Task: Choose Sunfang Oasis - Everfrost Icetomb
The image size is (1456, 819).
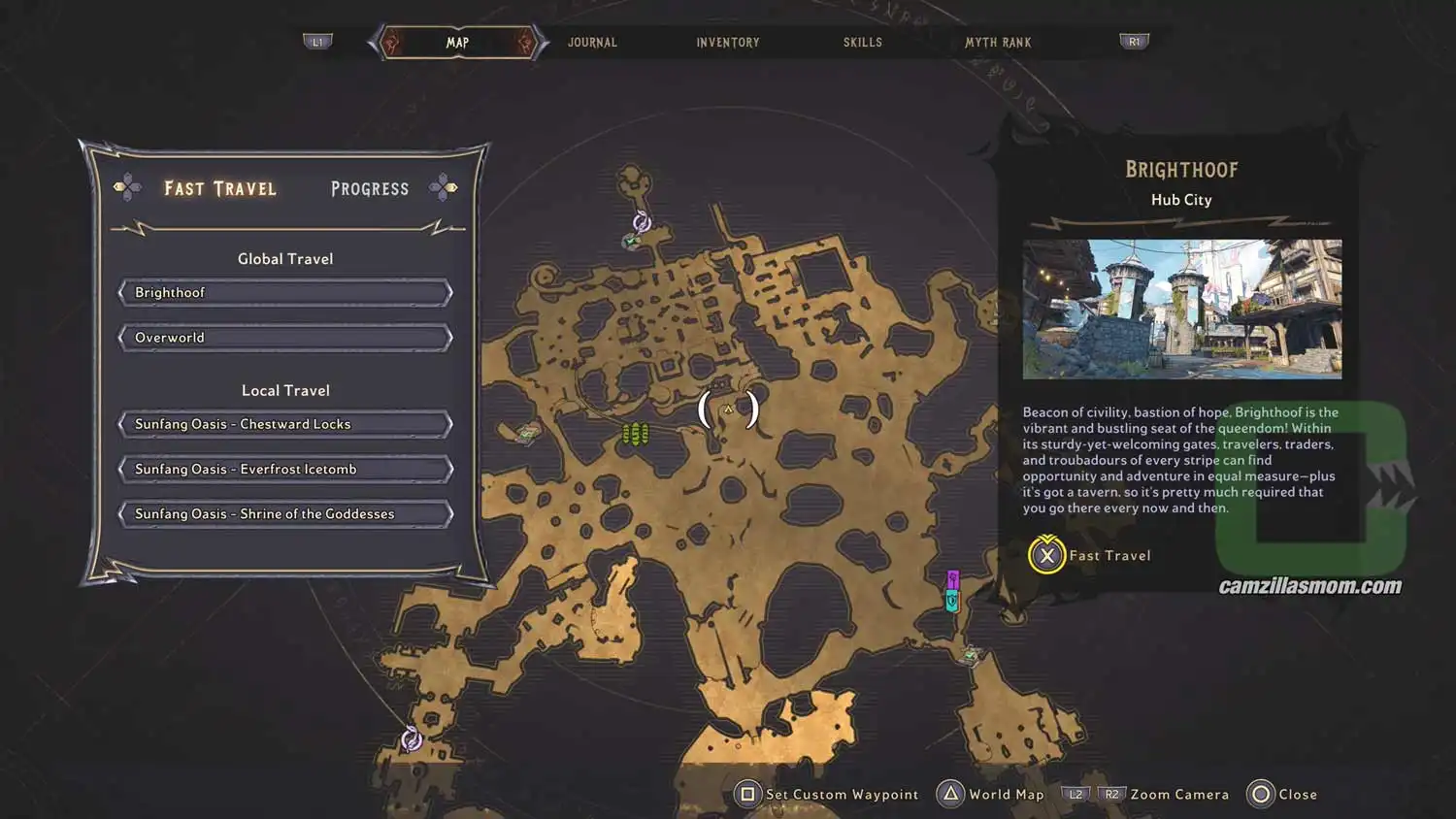Action: (284, 469)
